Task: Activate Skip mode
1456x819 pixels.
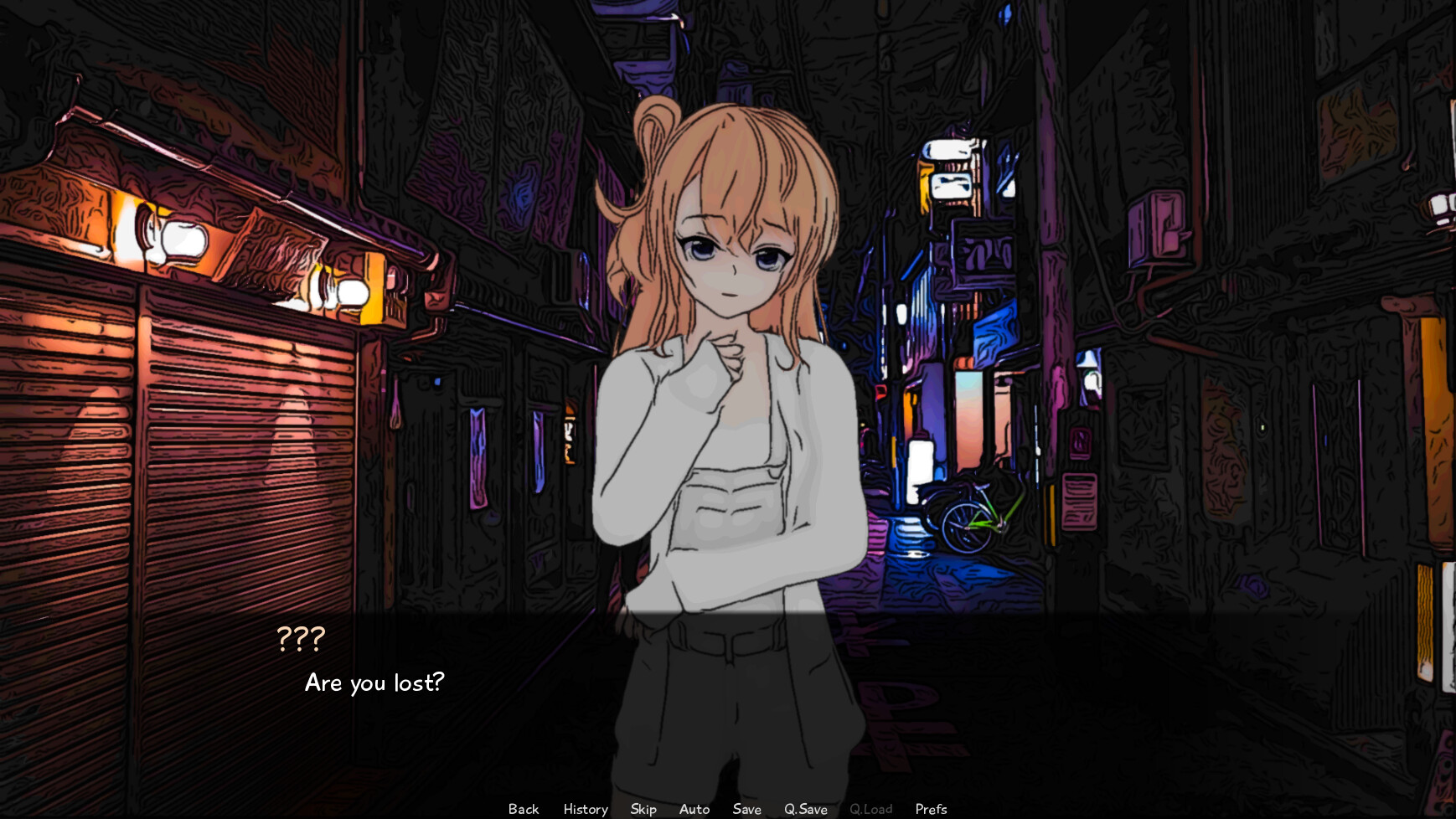Action: coord(643,809)
